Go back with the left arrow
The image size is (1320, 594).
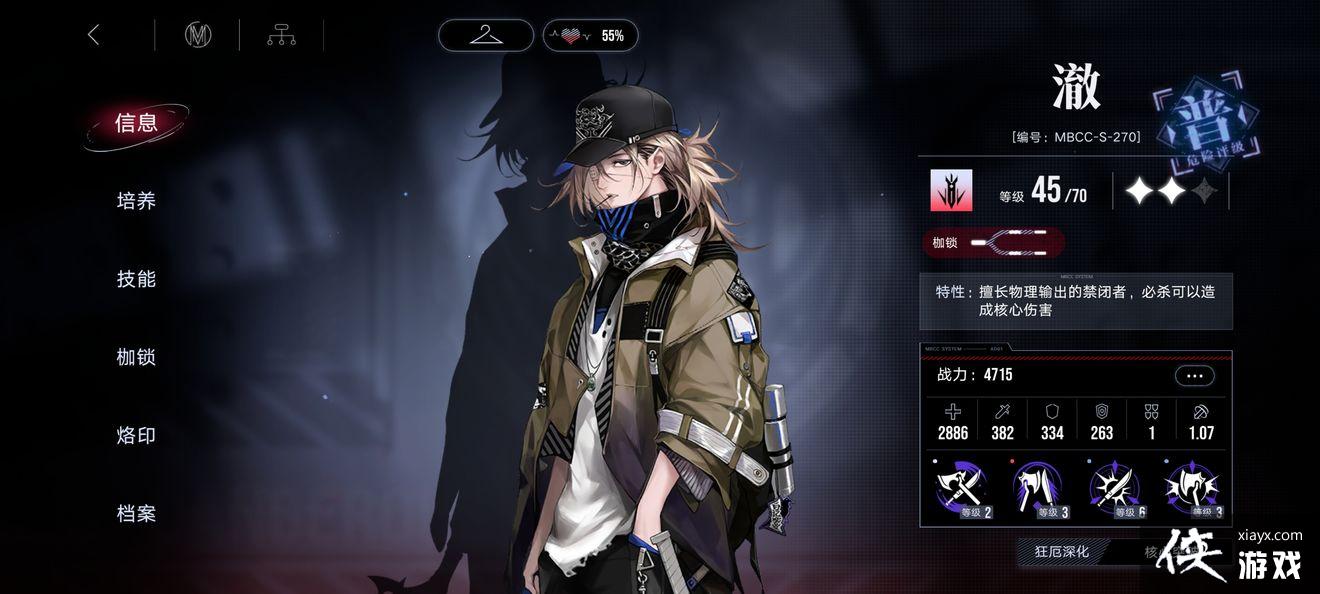tap(94, 35)
